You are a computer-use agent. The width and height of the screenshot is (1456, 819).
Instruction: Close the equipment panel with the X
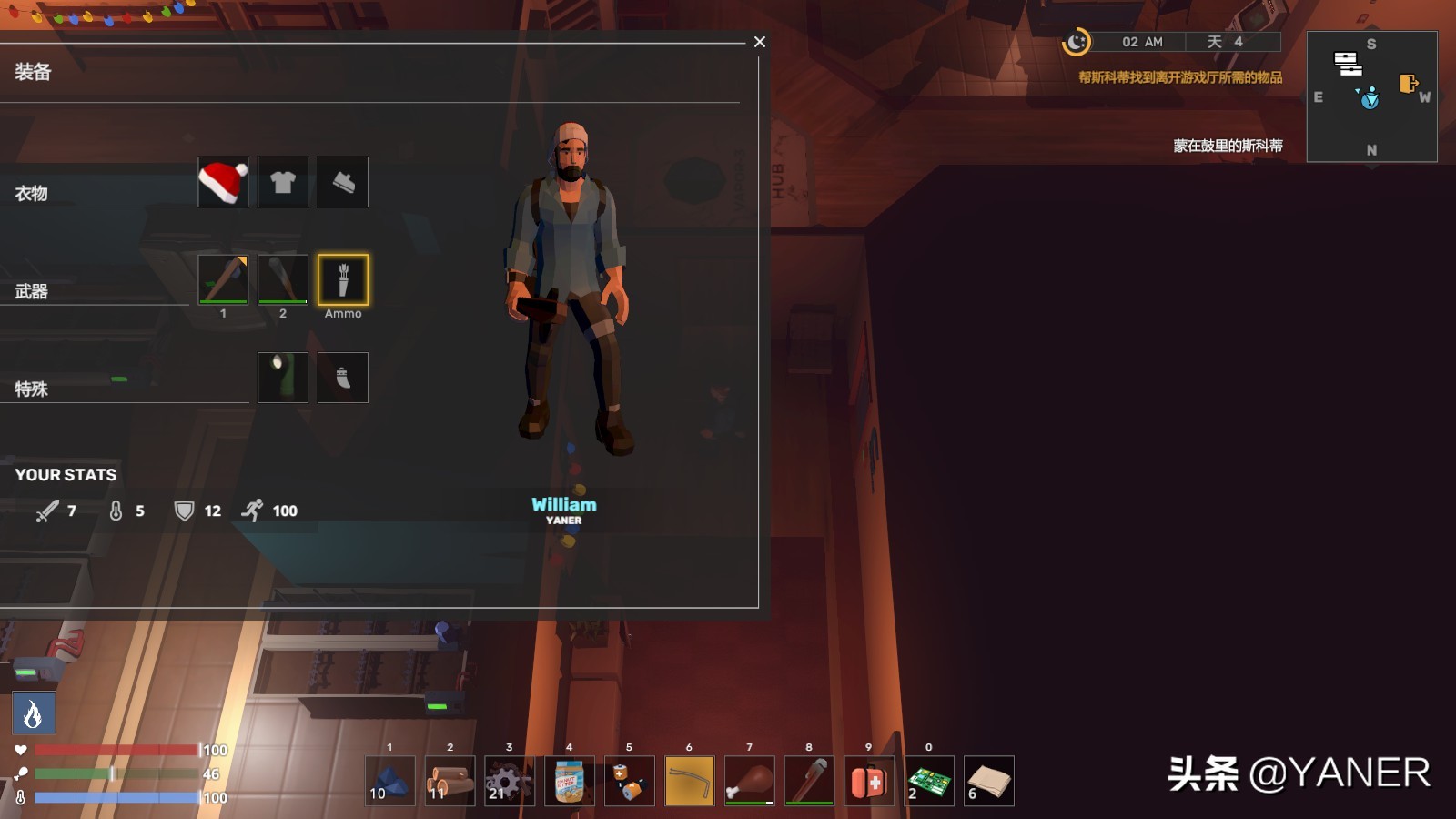coord(760,42)
